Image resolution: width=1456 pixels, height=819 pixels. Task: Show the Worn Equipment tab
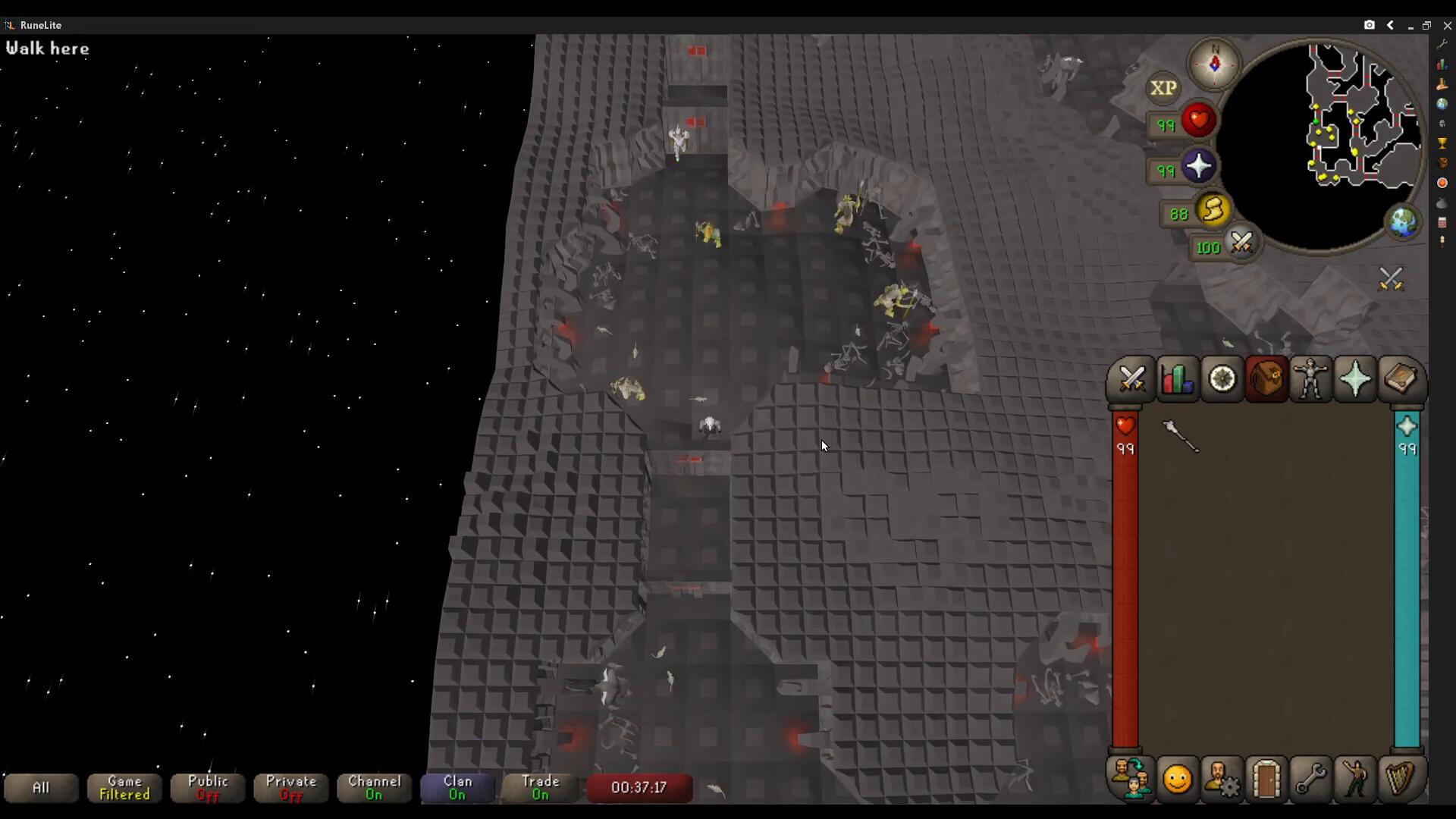pyautogui.click(x=1311, y=378)
